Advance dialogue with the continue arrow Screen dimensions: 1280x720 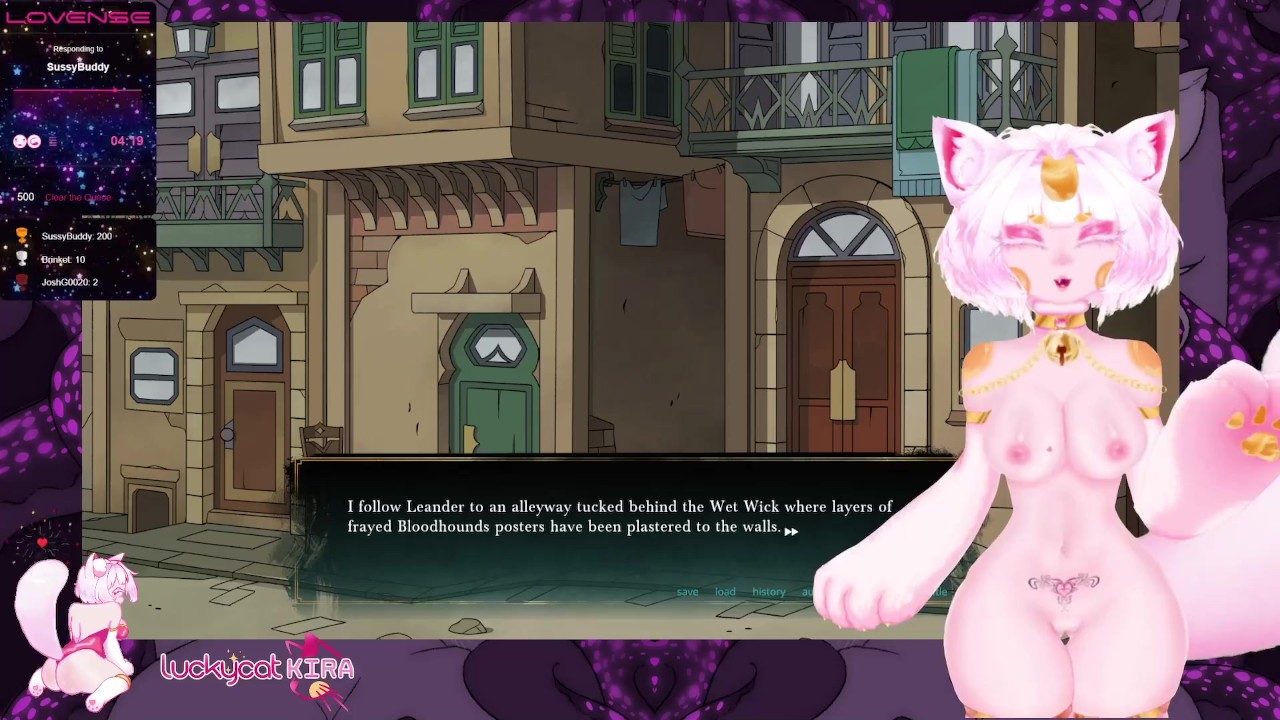[x=791, y=531]
